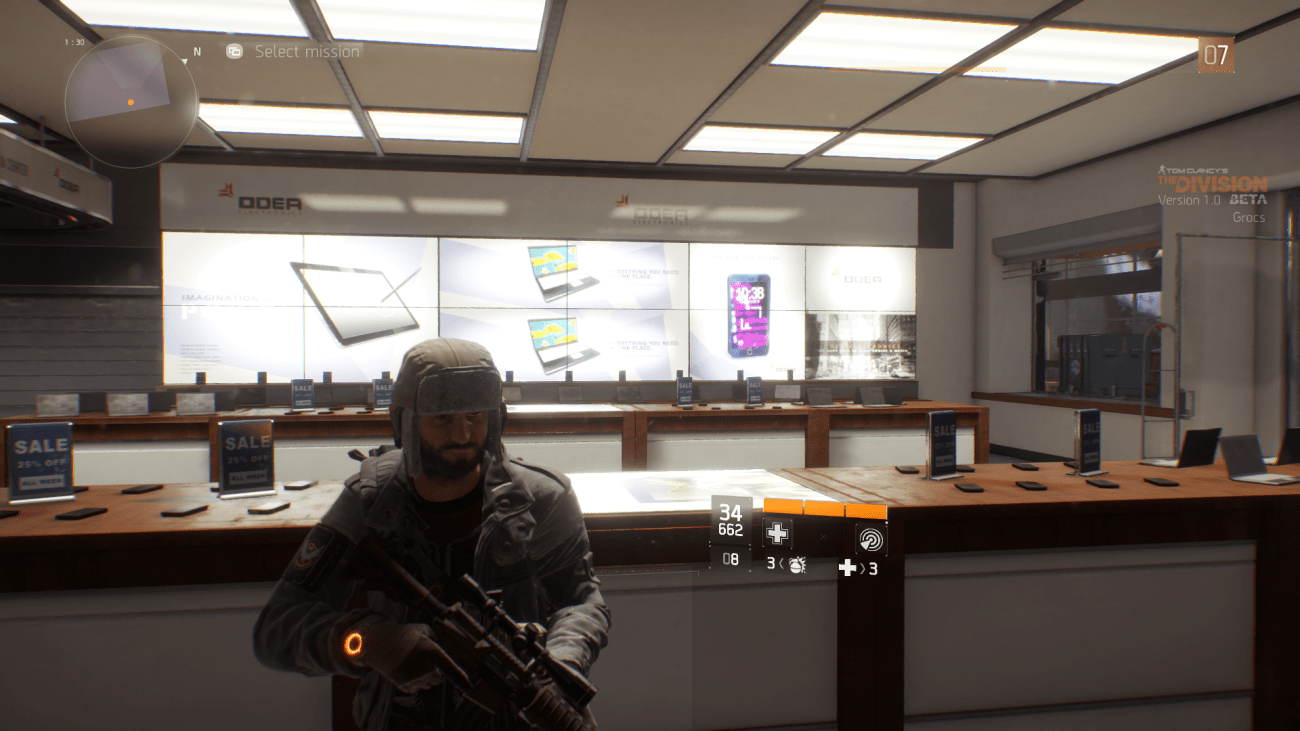Click the touchpad icon beside Select mission
Image resolution: width=1300 pixels, height=731 pixels.
coord(233,51)
